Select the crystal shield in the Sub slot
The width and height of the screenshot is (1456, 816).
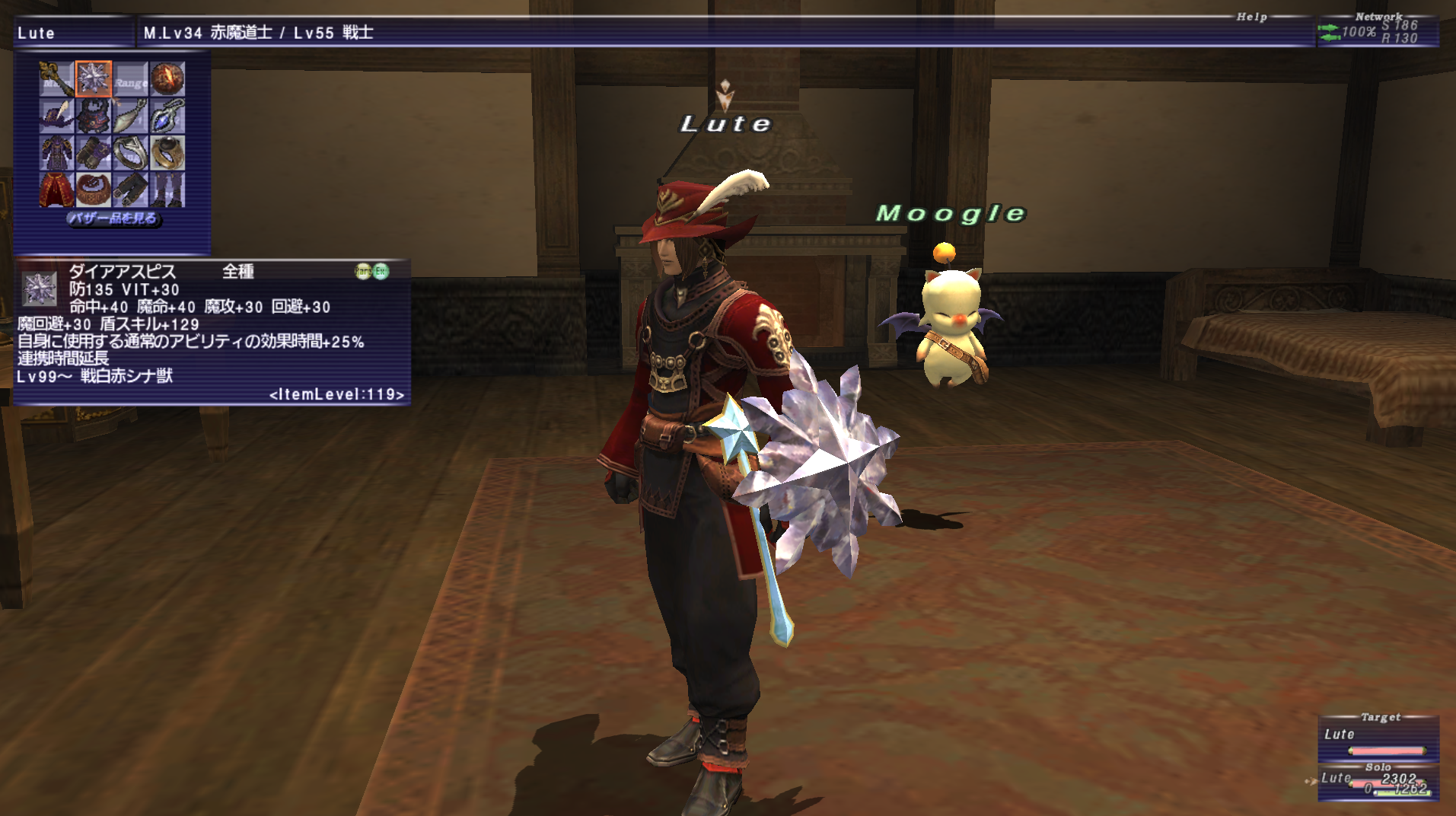(91, 80)
